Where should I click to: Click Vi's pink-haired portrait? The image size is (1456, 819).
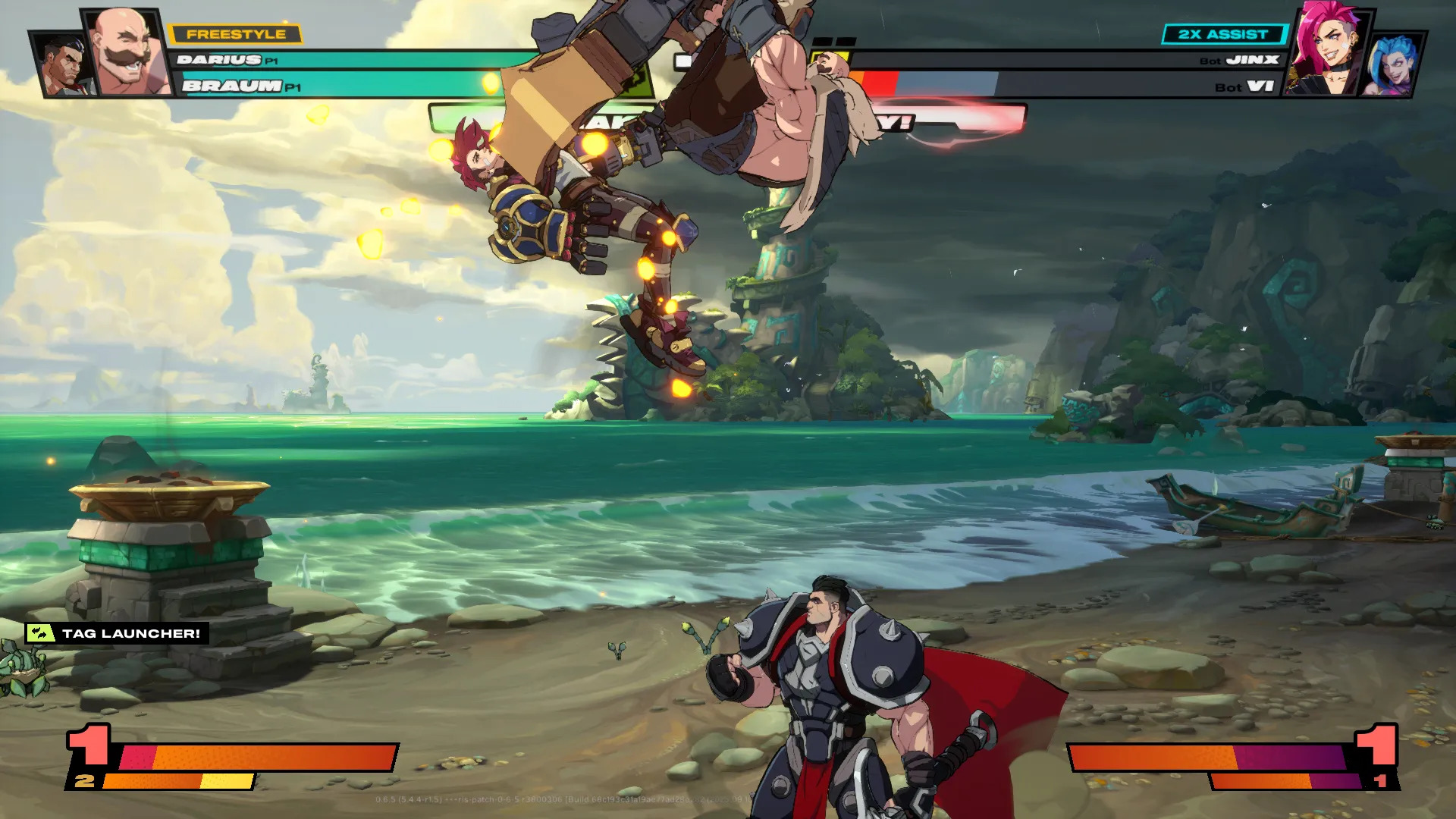pyautogui.click(x=1327, y=50)
